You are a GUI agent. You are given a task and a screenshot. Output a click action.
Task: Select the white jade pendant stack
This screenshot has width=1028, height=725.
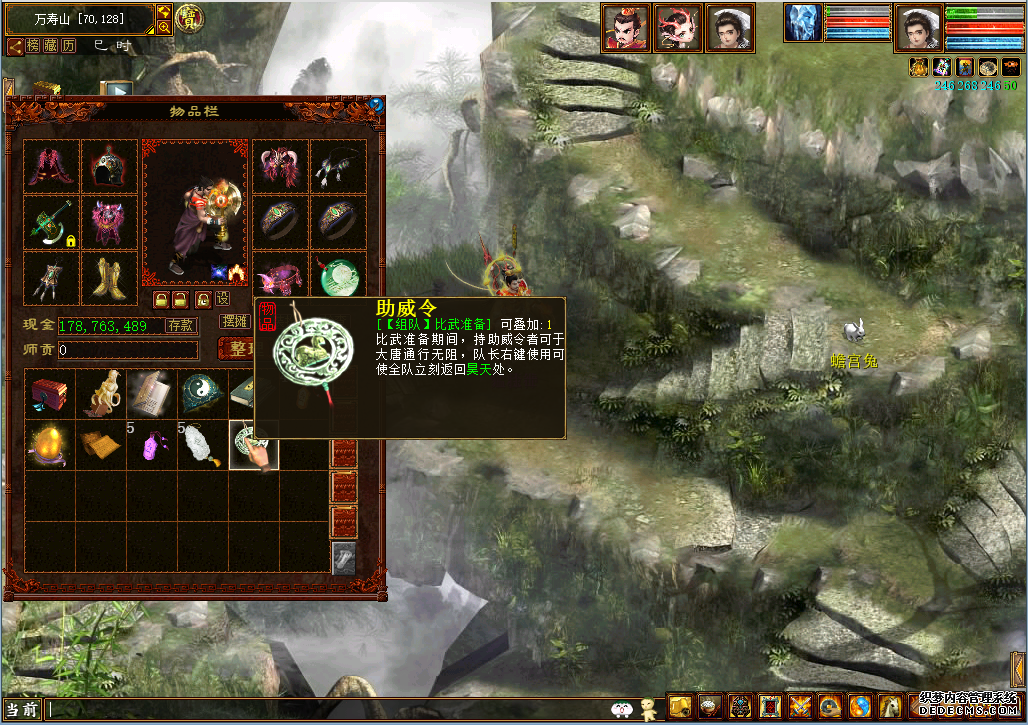(203, 445)
